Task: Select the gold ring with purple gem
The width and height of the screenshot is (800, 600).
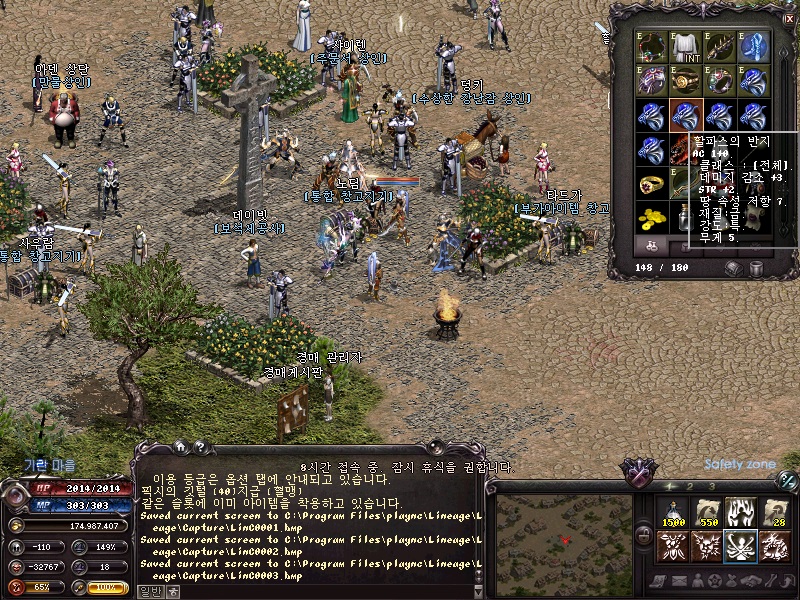Action: click(x=652, y=183)
